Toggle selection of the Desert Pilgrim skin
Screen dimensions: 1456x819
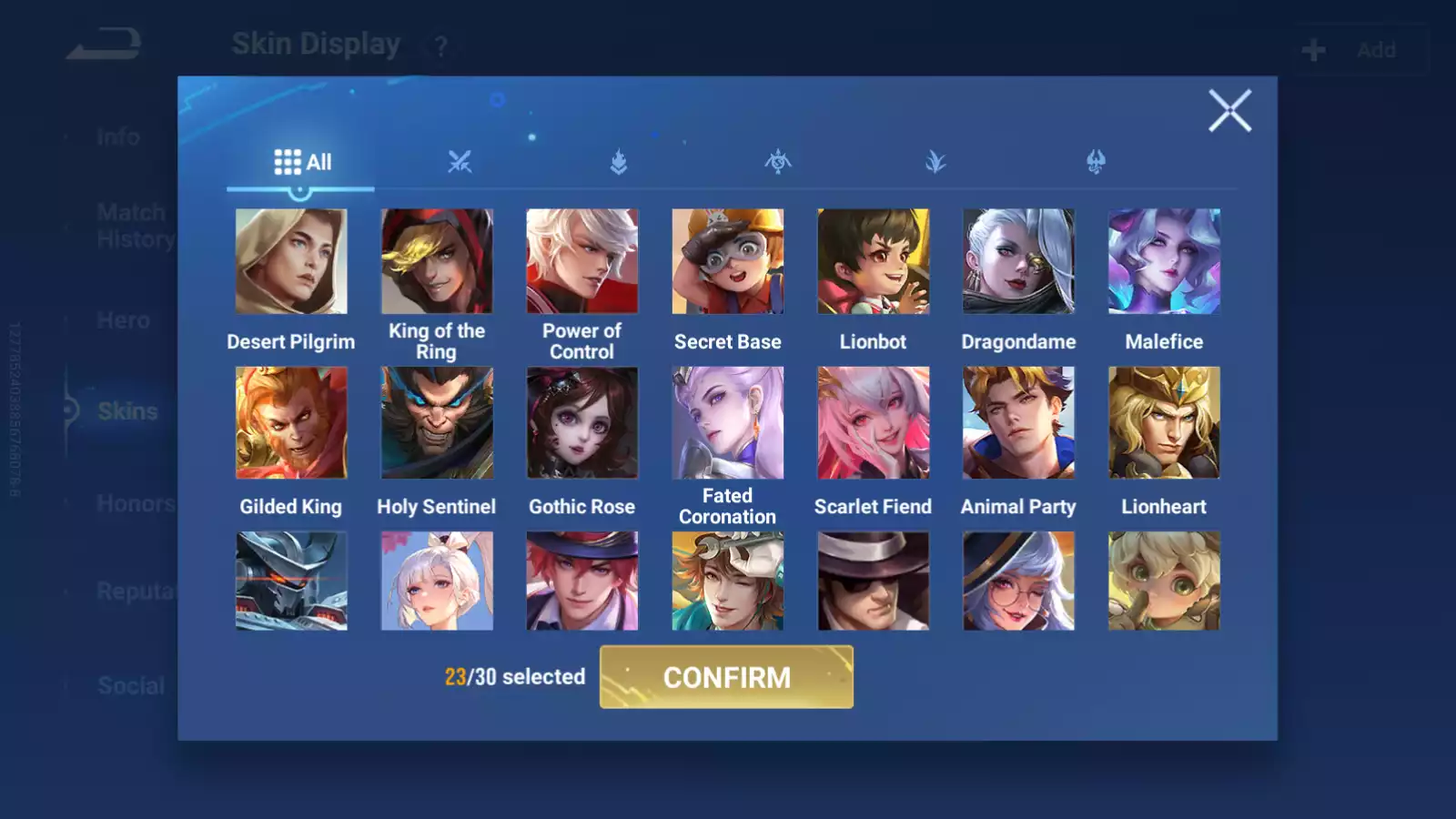click(x=291, y=260)
